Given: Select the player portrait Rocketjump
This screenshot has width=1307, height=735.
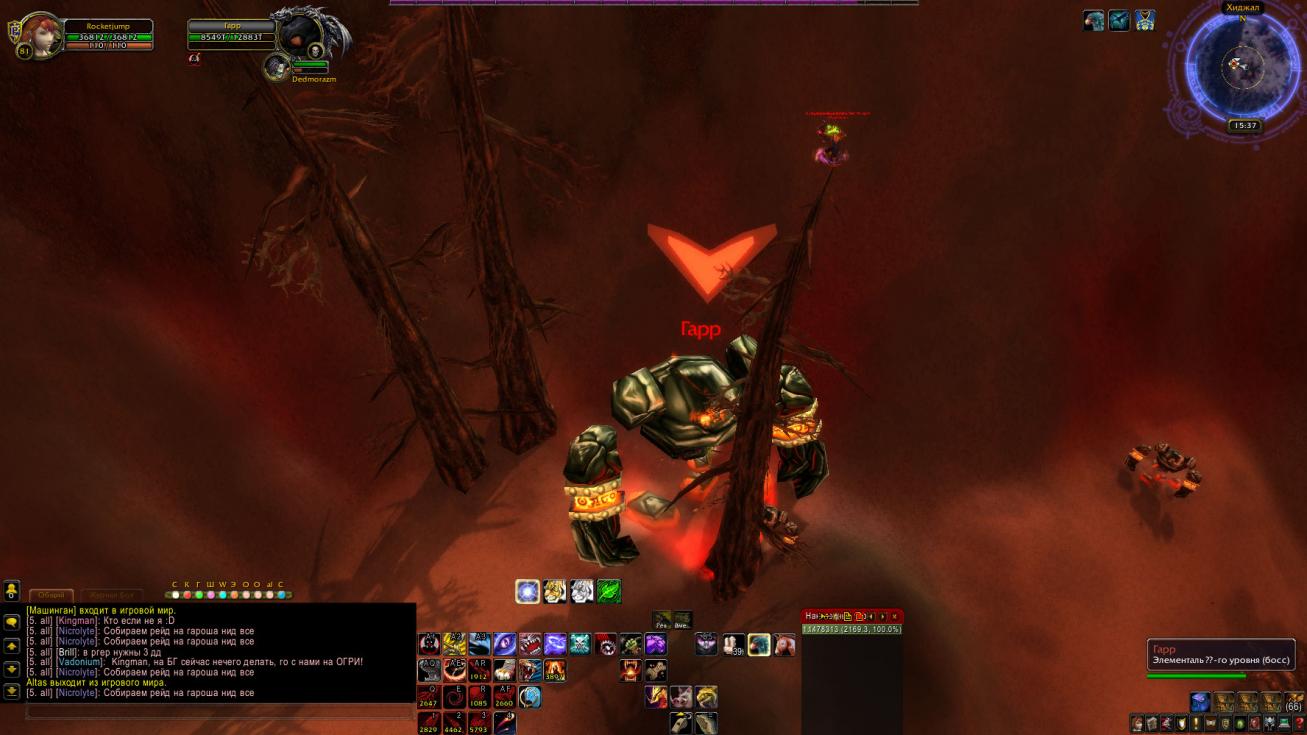Looking at the screenshot, I should pos(41,35).
